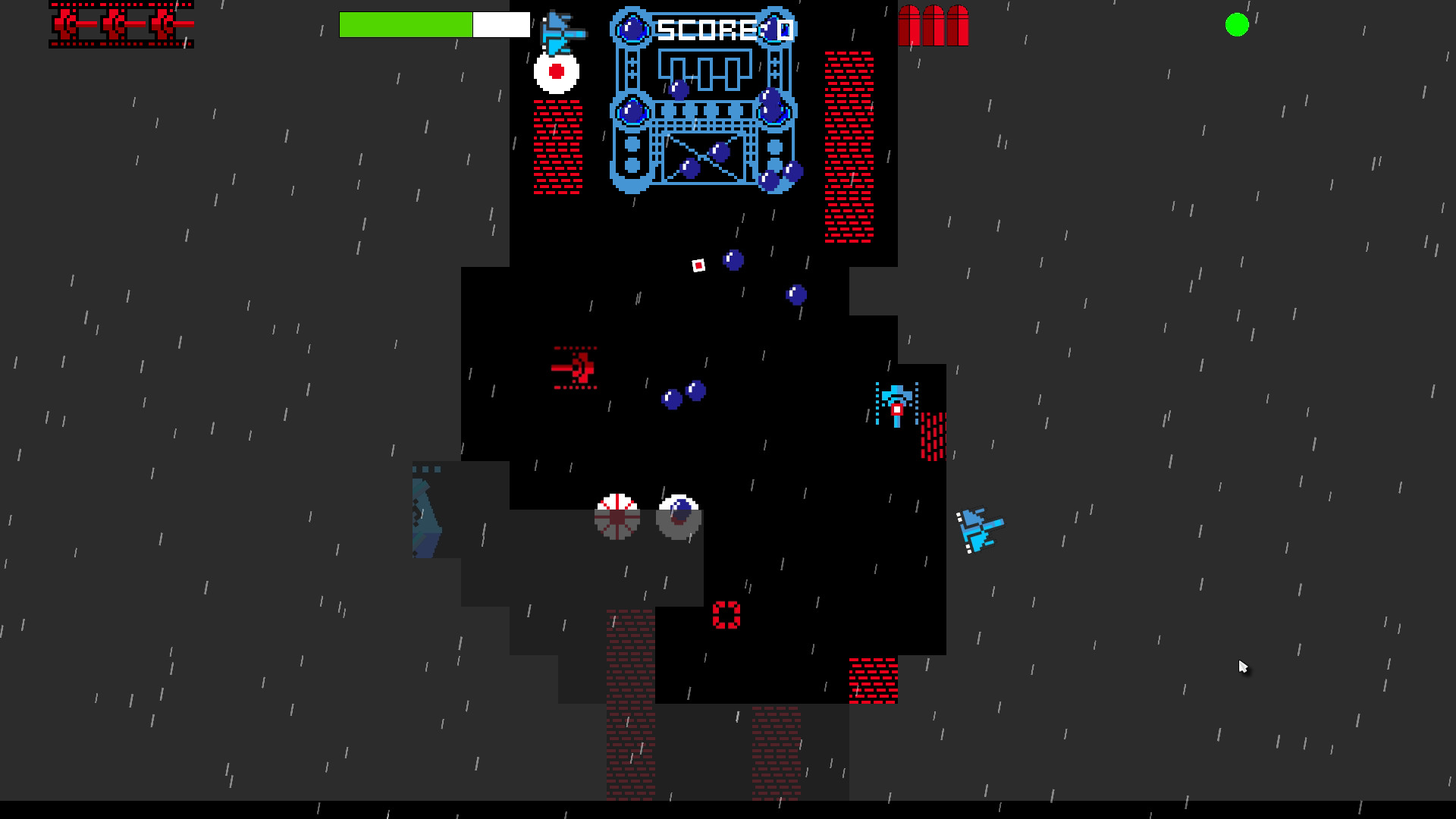Click the blue fortress structure below the score
Image resolution: width=1456 pixels, height=819 pixels.
coord(705,114)
